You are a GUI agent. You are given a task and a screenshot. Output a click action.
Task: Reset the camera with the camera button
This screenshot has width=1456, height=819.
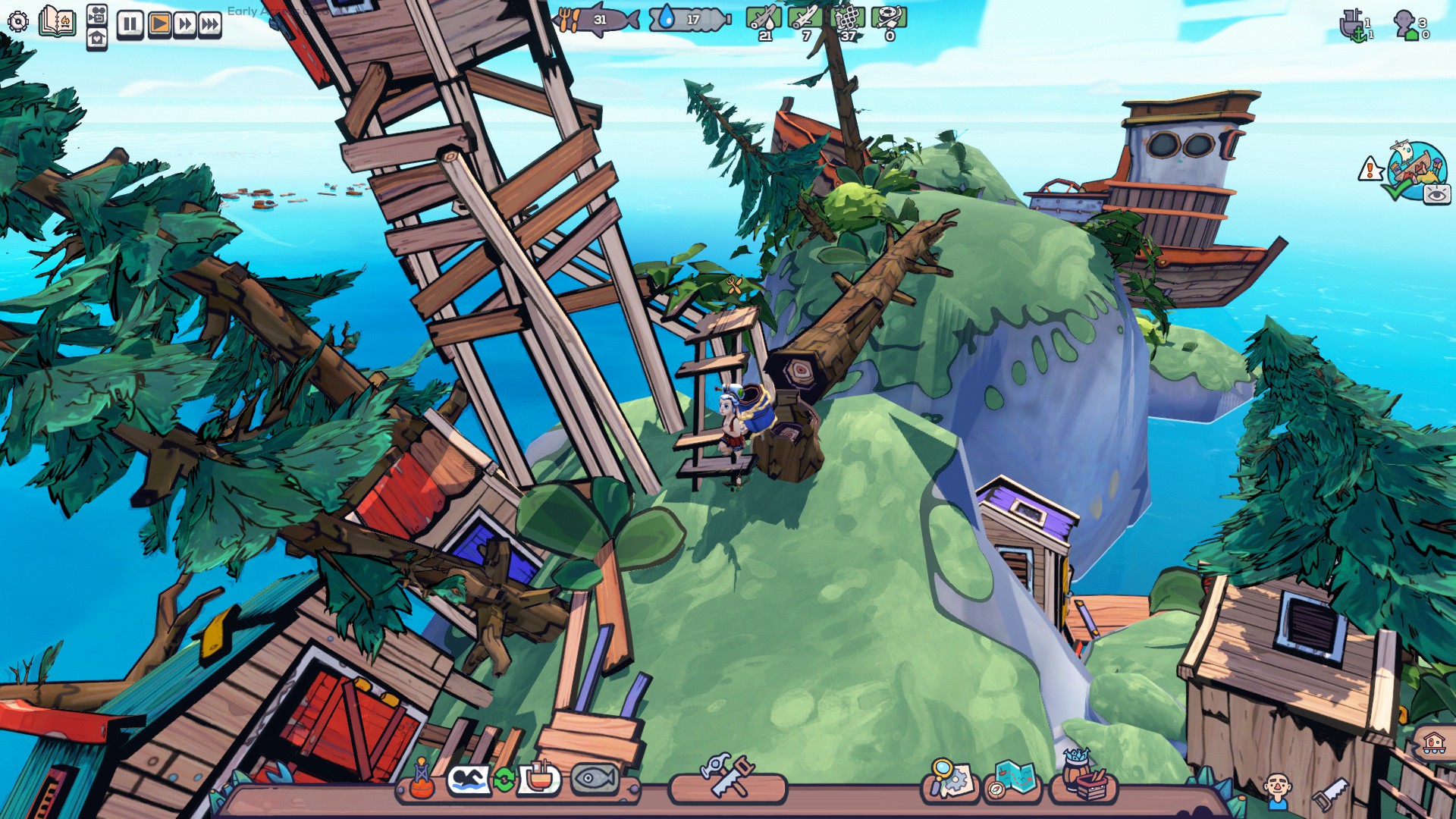[x=97, y=14]
